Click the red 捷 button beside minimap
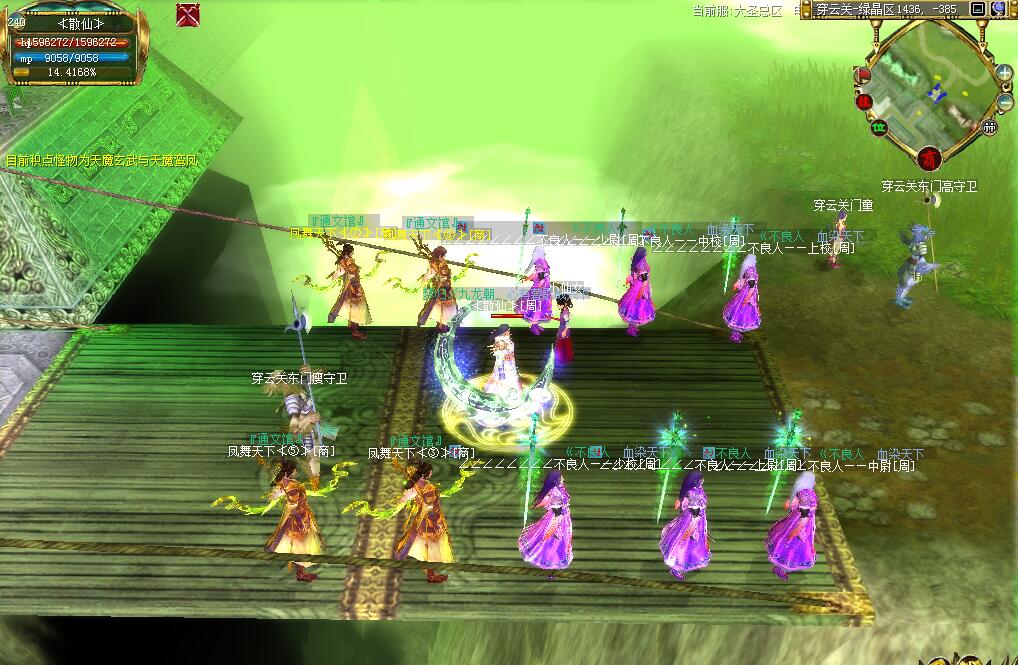The image size is (1018, 665). pos(864,101)
